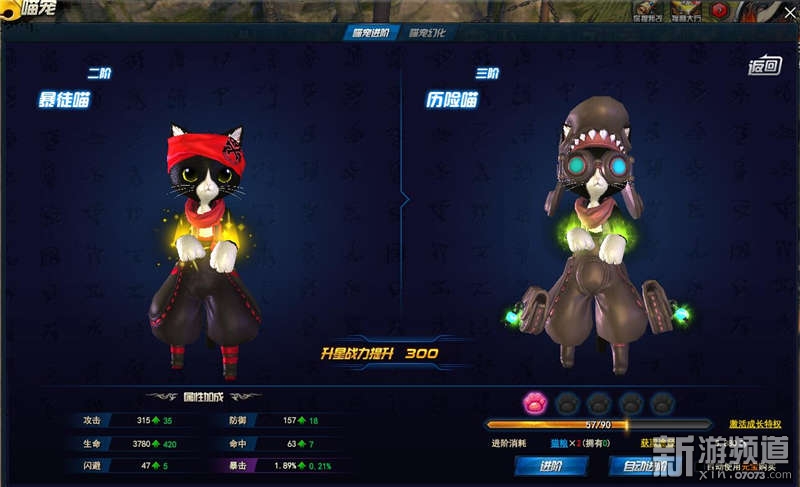Open the 喵宠幻化 tab
Screen dimensions: 800x487
click(427, 33)
